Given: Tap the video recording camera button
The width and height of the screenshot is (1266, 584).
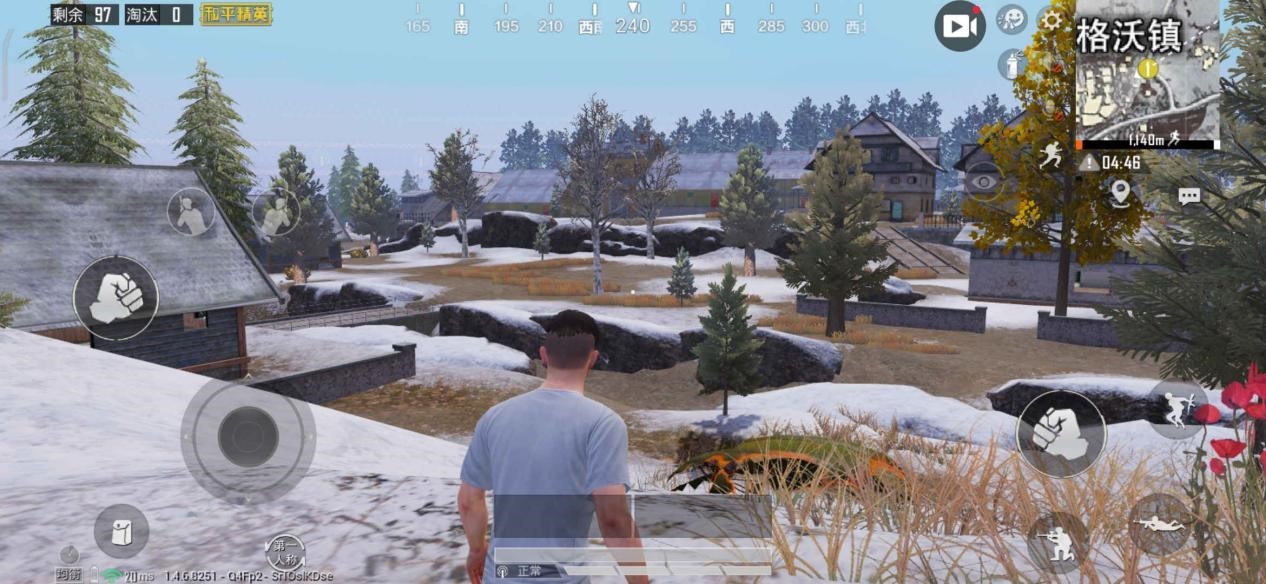Looking at the screenshot, I should pos(959,27).
